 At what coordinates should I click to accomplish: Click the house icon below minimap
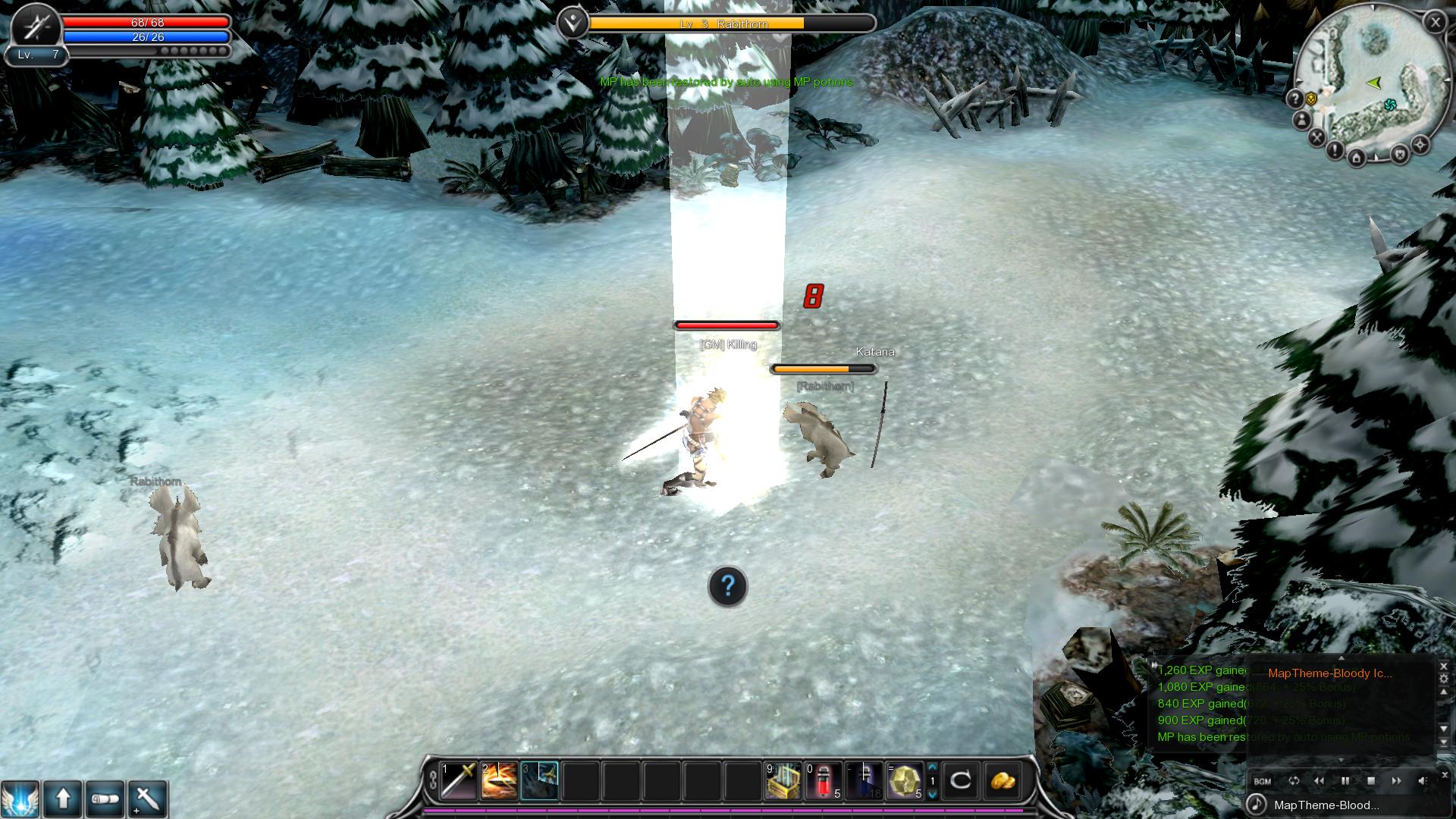[1357, 158]
